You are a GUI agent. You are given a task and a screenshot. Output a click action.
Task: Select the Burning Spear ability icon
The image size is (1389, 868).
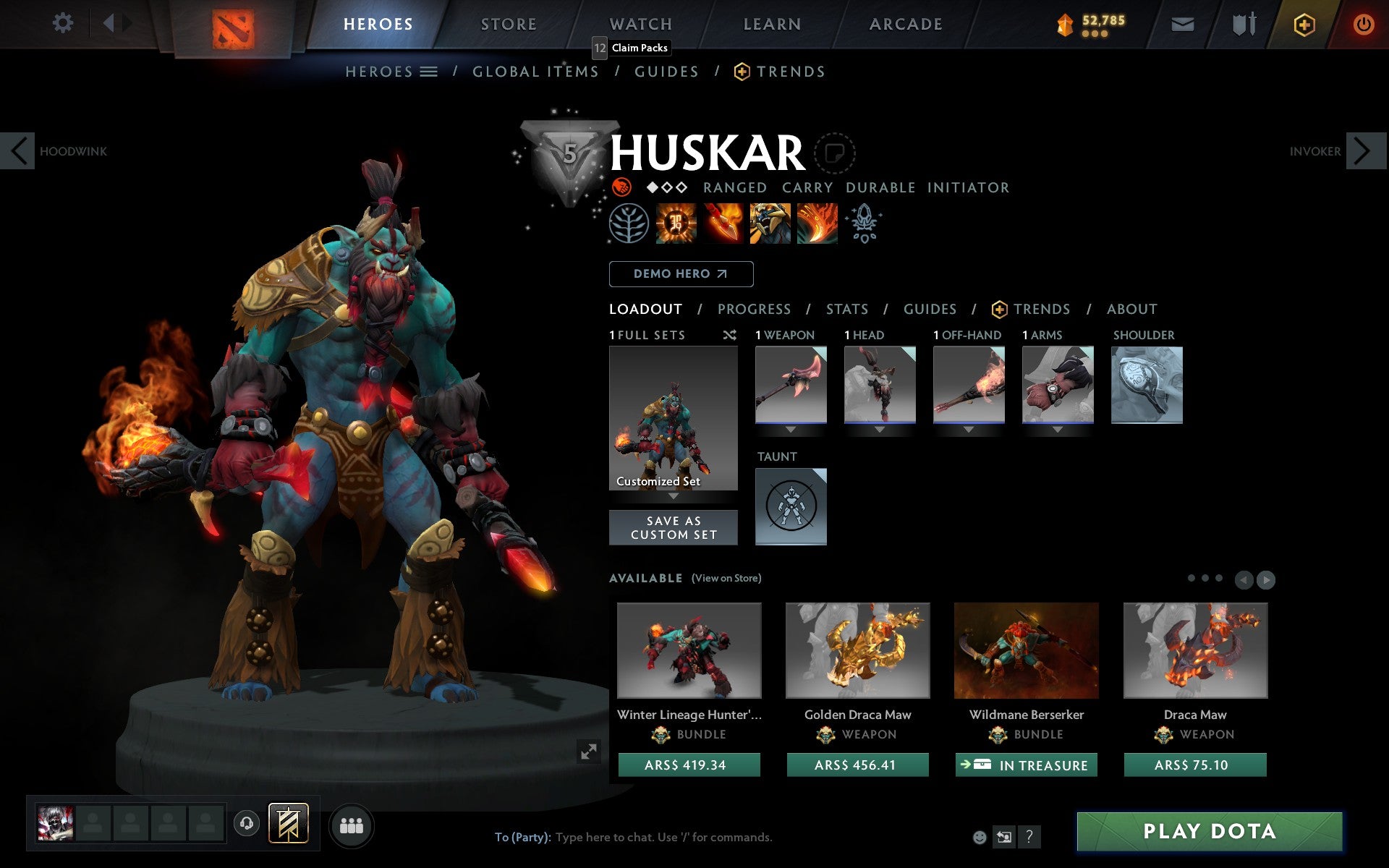[x=723, y=224]
